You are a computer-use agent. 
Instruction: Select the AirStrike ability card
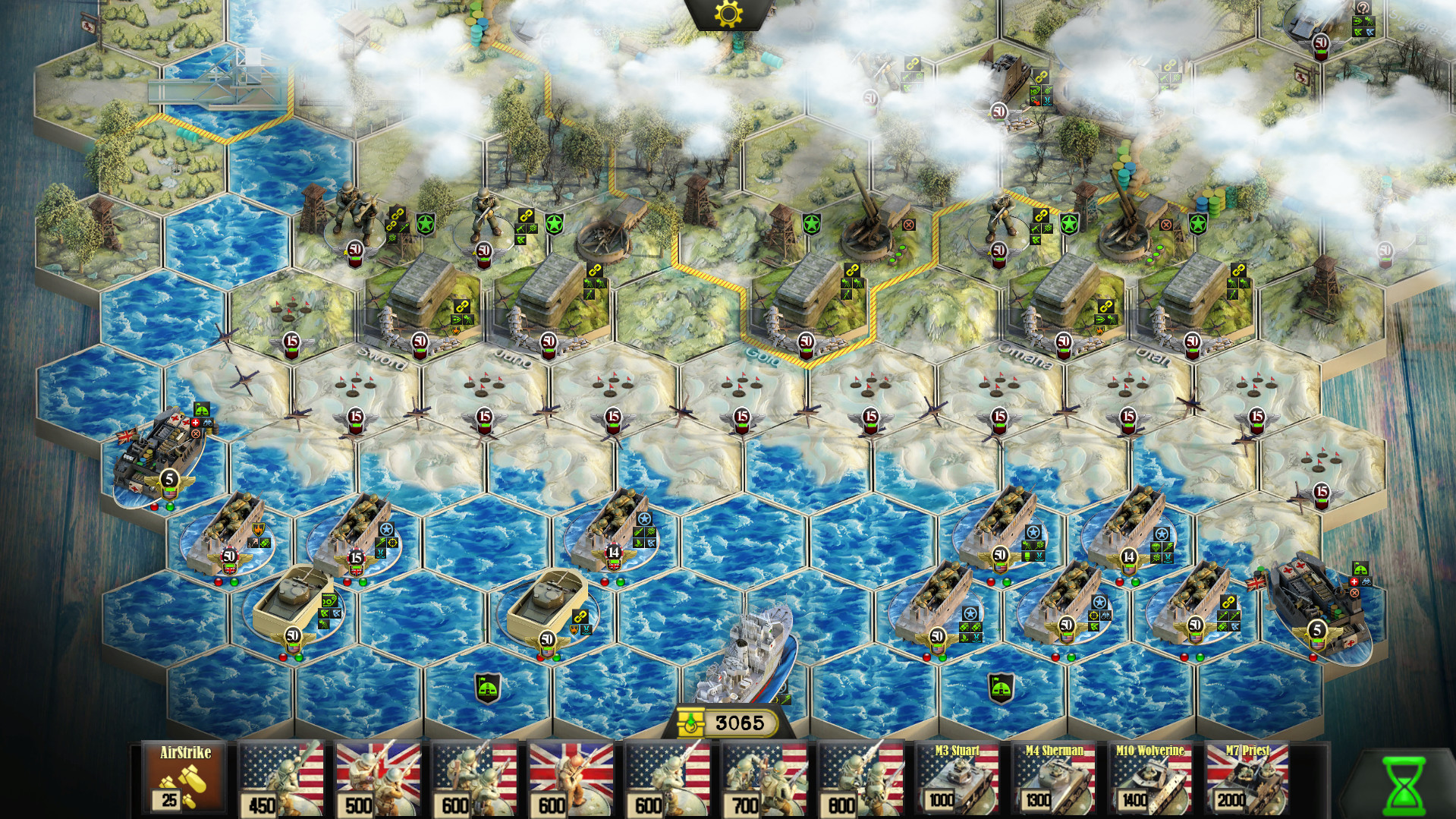(184, 776)
